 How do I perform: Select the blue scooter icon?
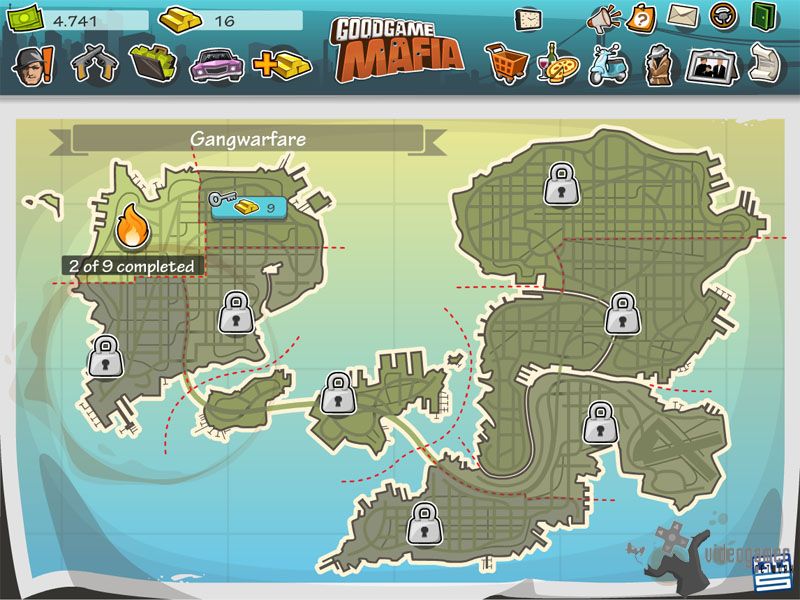[x=608, y=65]
